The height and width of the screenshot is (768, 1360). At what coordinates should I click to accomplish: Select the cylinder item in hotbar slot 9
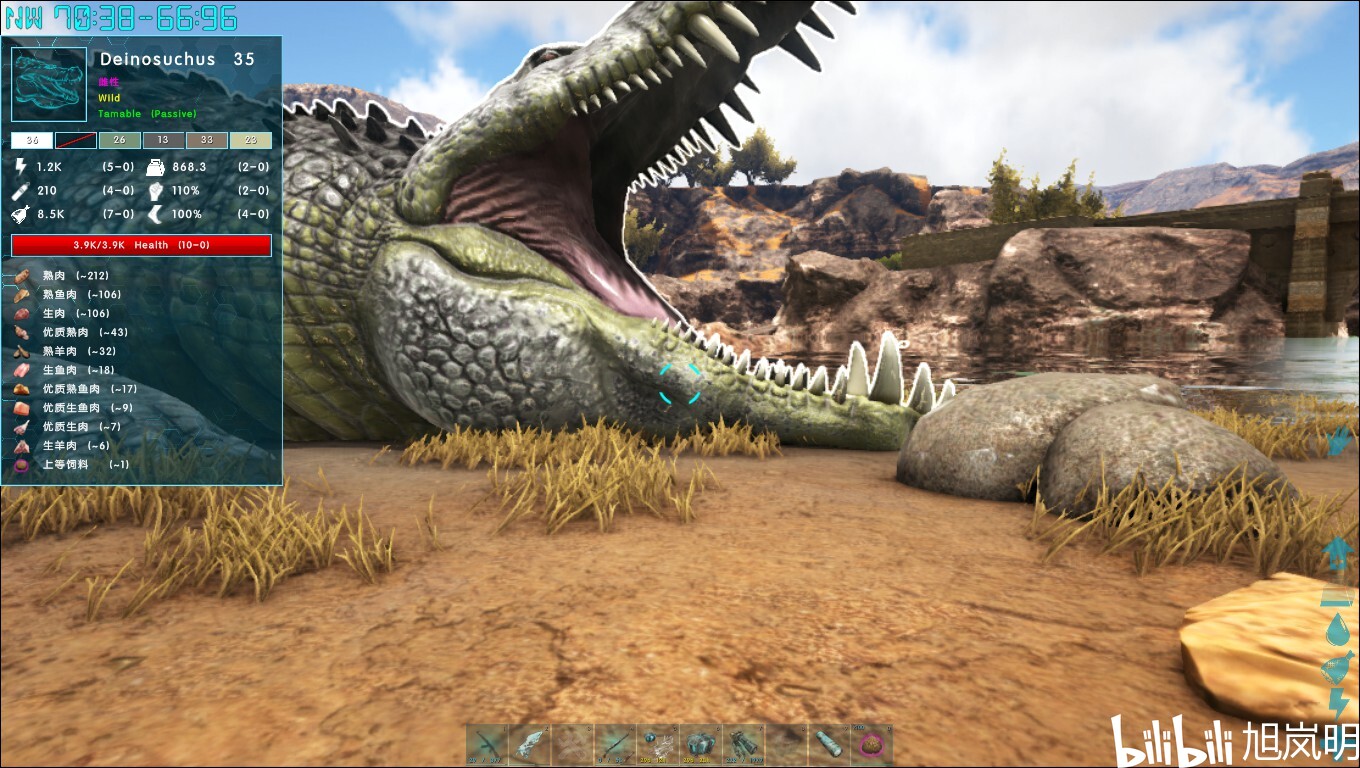click(829, 745)
